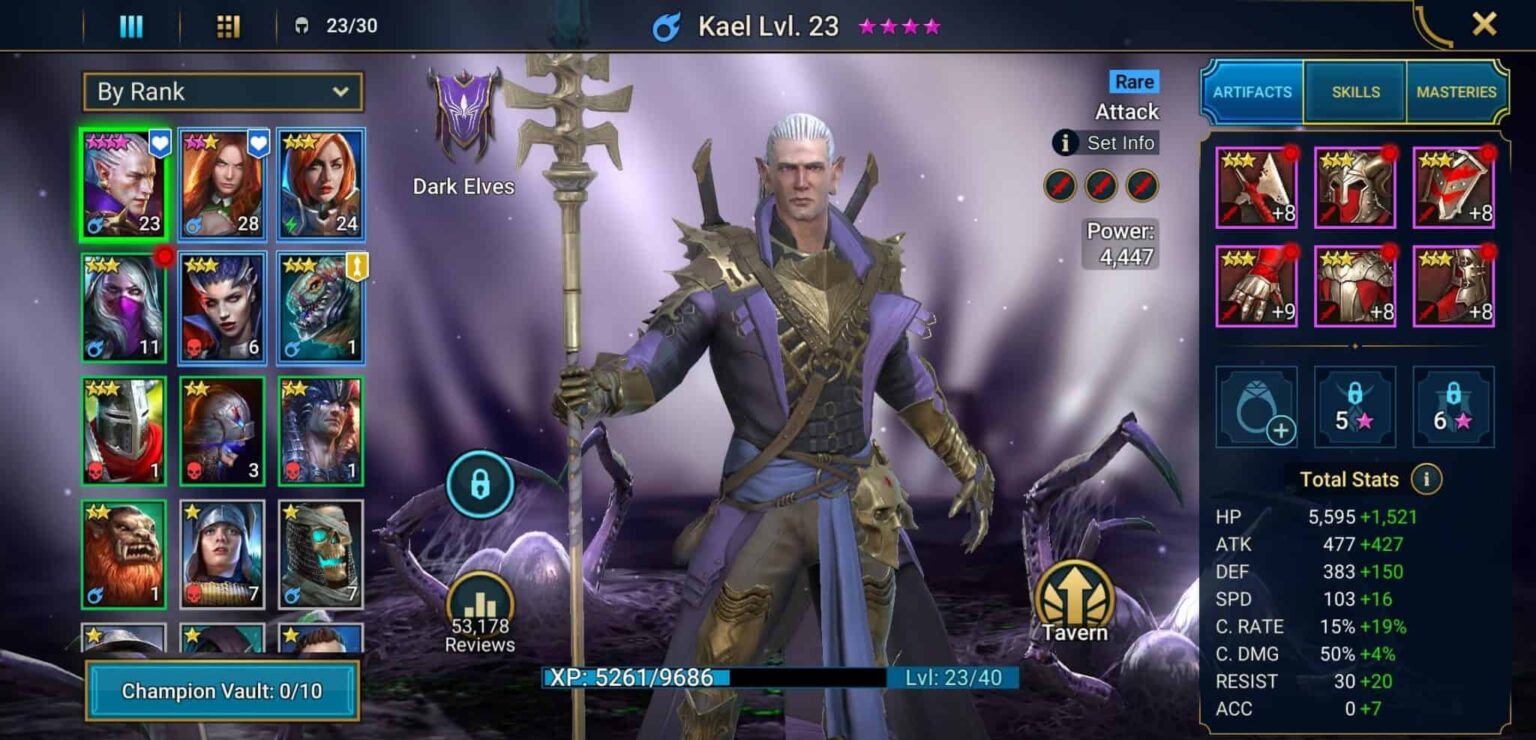The image size is (1536, 740).
Task: Open the By Rank sorting dropdown
Action: pyautogui.click(x=222, y=91)
